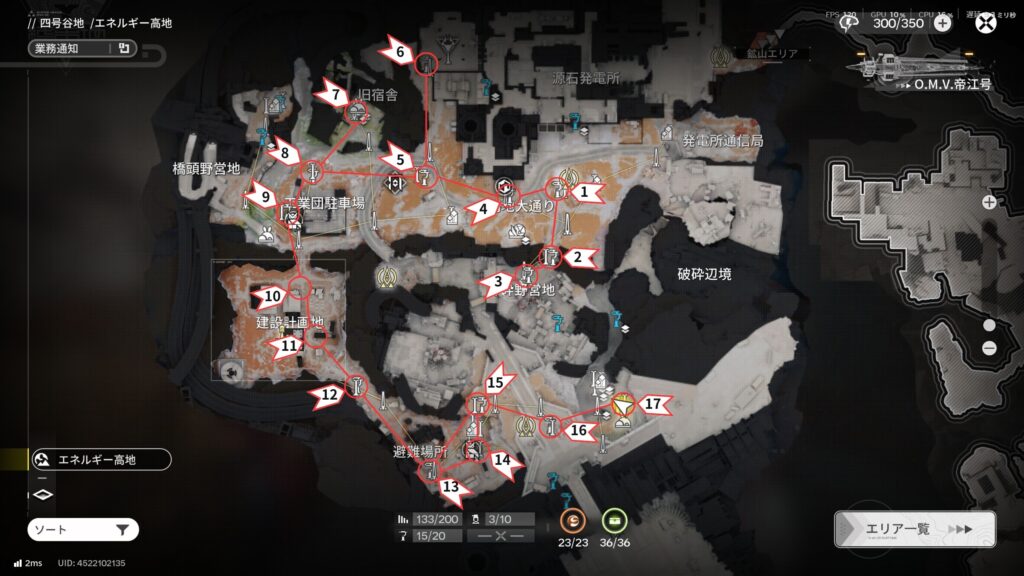Add stamina with the plus next to 300/350
Viewport: 1024px width, 576px height.
942,23
